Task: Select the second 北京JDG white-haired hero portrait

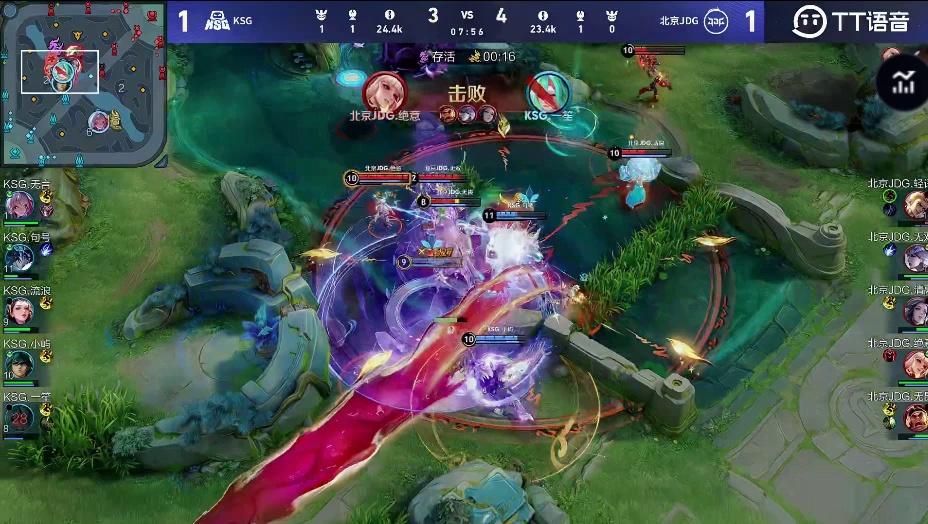Action: tap(914, 258)
